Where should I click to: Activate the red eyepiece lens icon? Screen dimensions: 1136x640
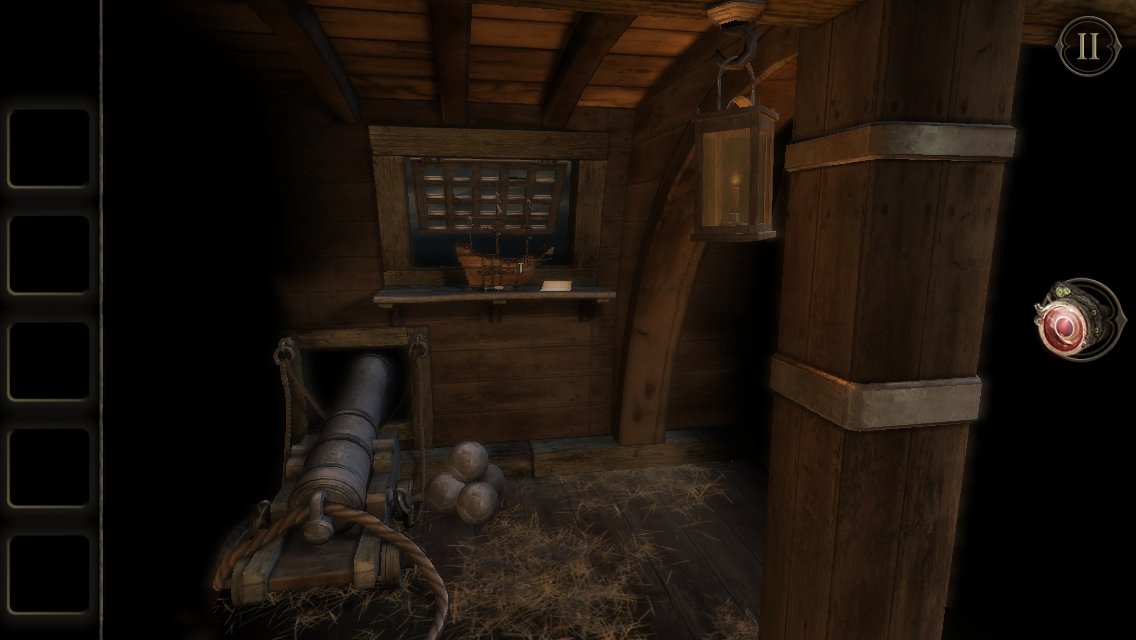(x=1070, y=323)
